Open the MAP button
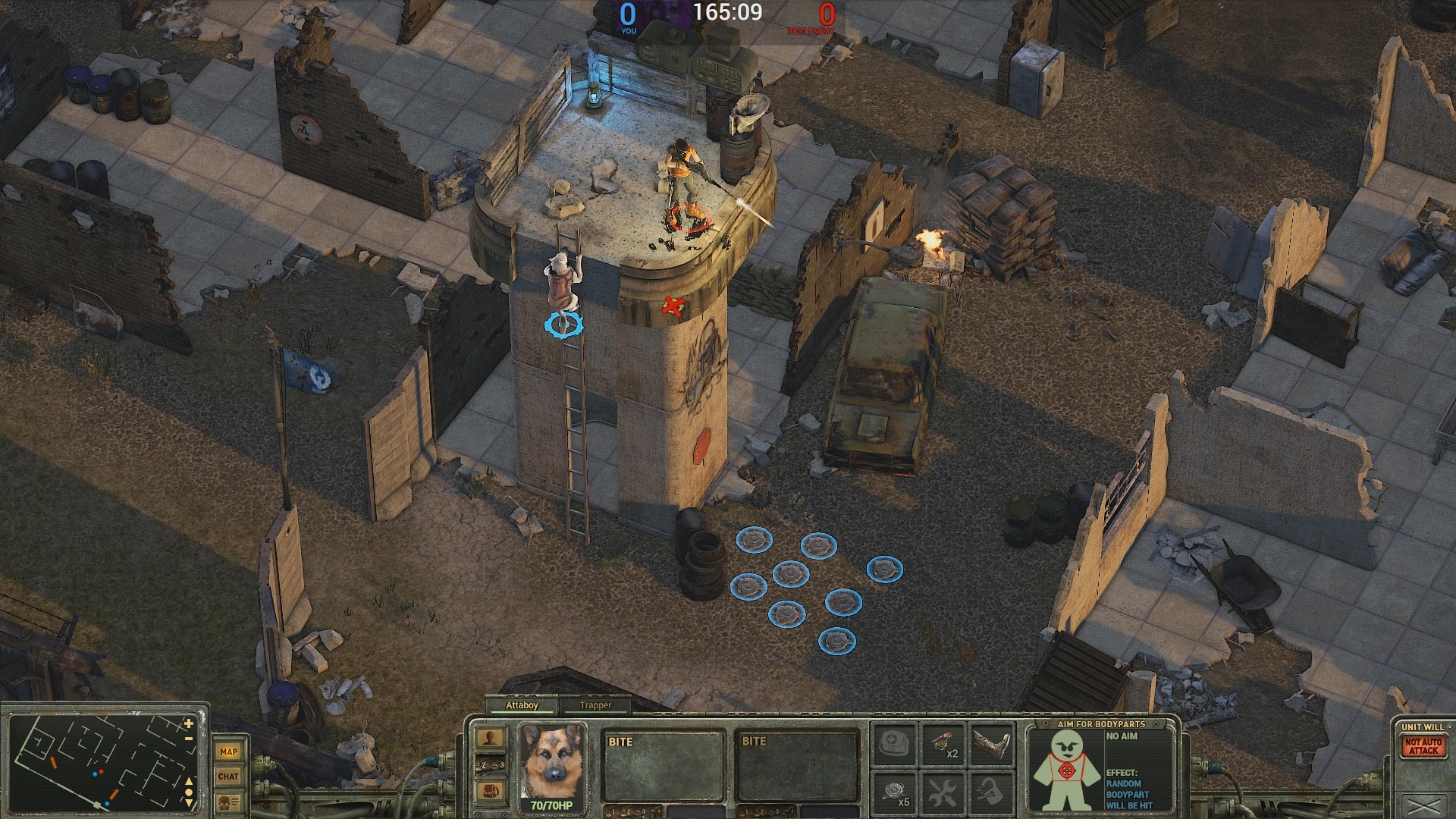 229,752
